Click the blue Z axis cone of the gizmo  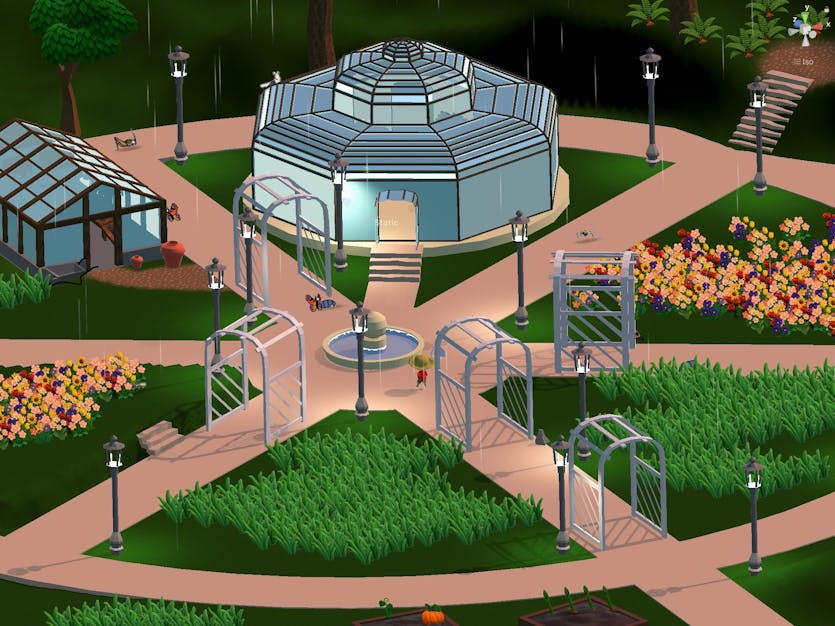(x=797, y=24)
